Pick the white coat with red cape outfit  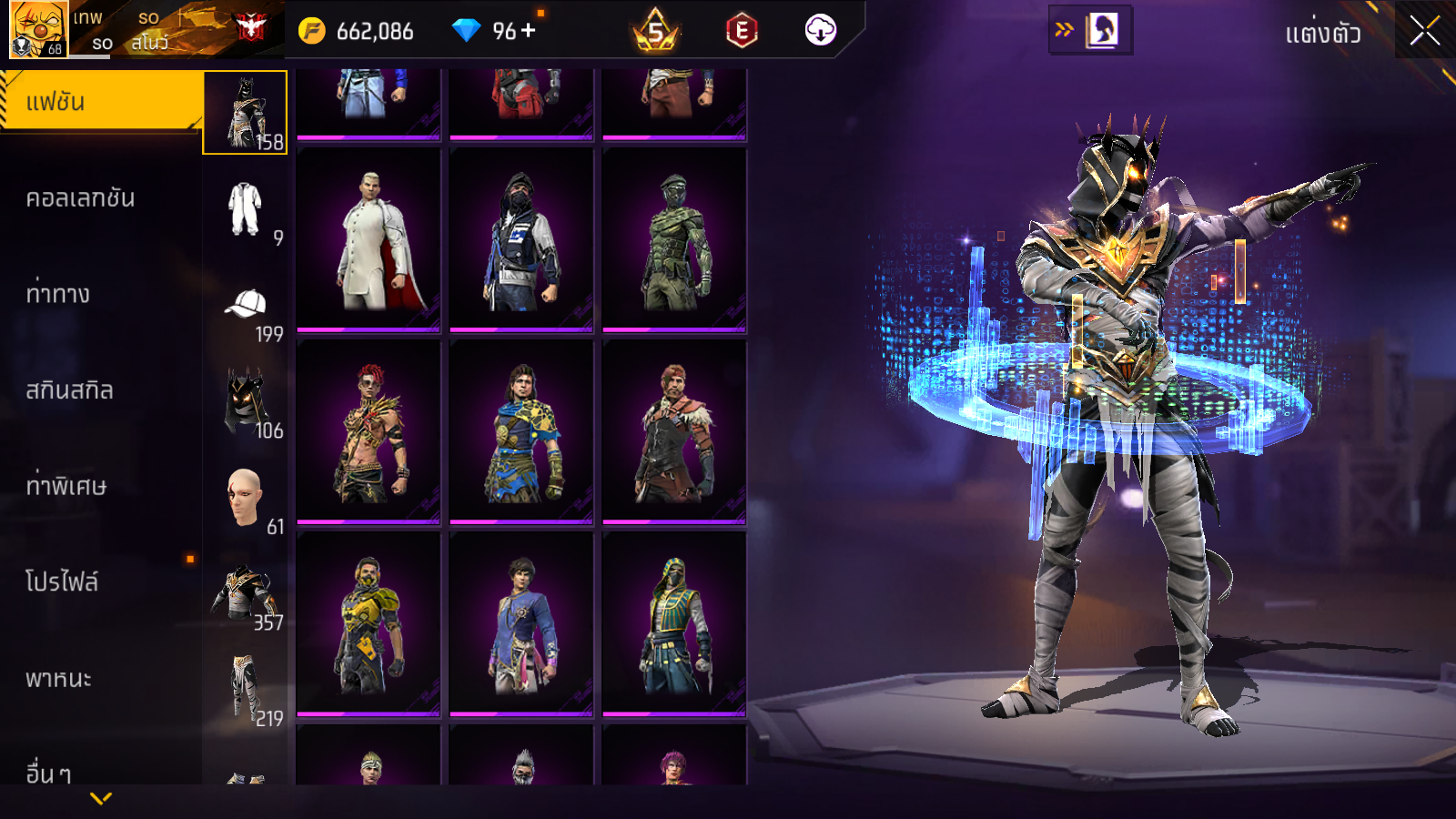369,240
